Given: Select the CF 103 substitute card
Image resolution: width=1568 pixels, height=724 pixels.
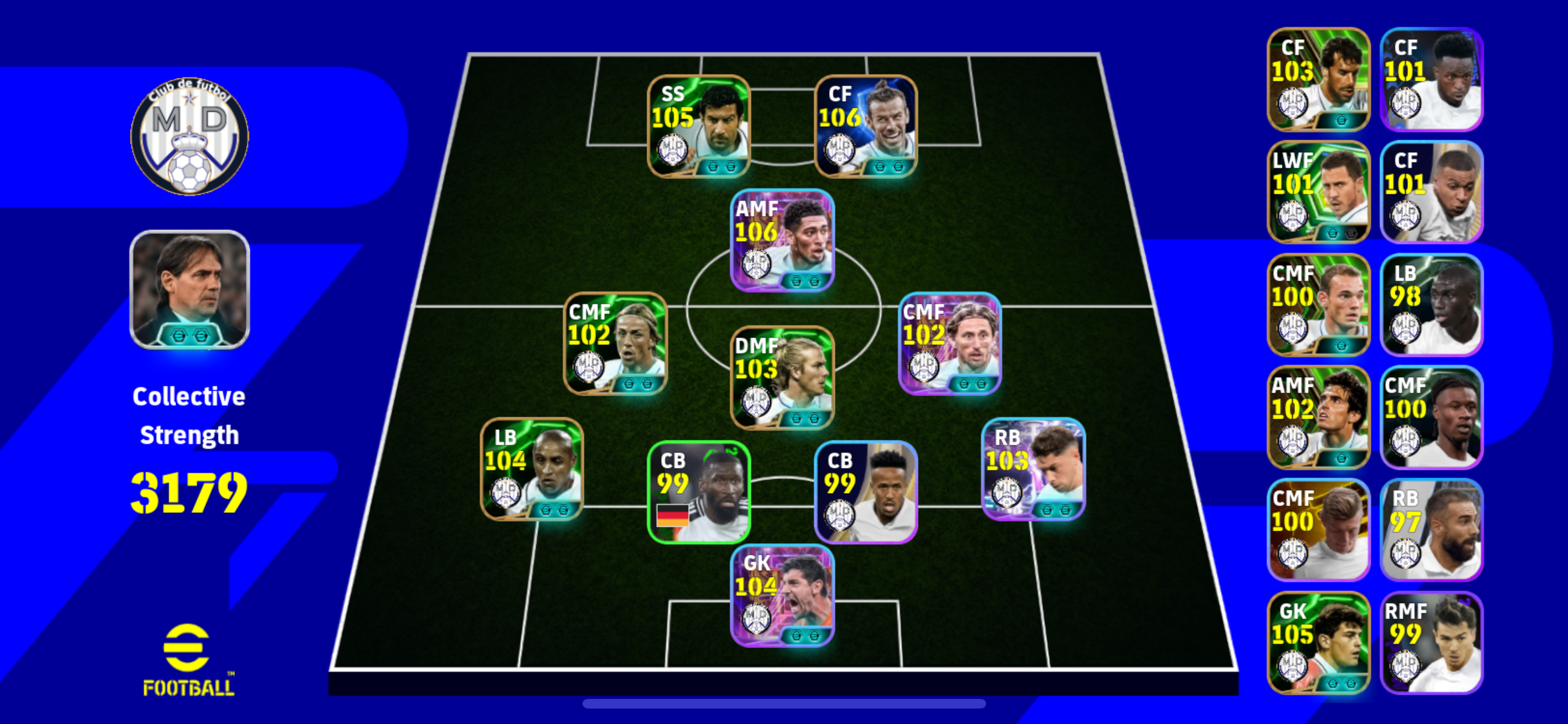Looking at the screenshot, I should (x=1318, y=79).
